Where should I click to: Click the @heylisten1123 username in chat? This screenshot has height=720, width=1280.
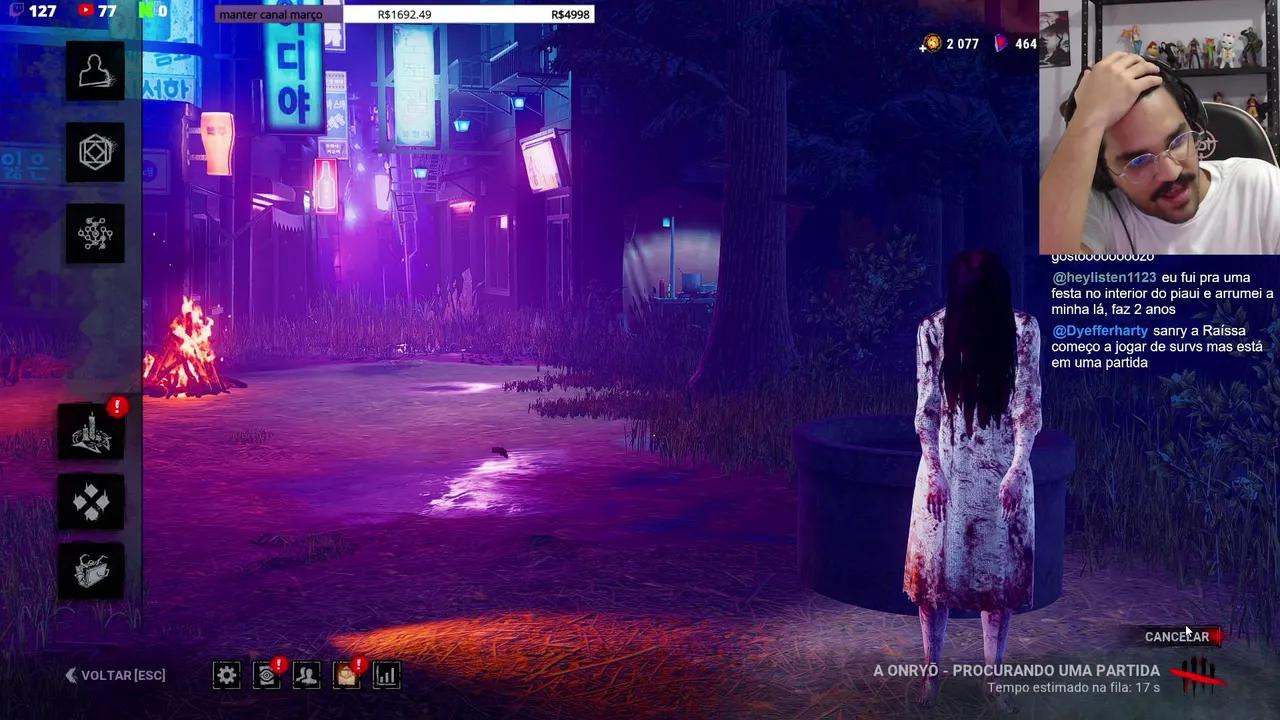(1103, 277)
